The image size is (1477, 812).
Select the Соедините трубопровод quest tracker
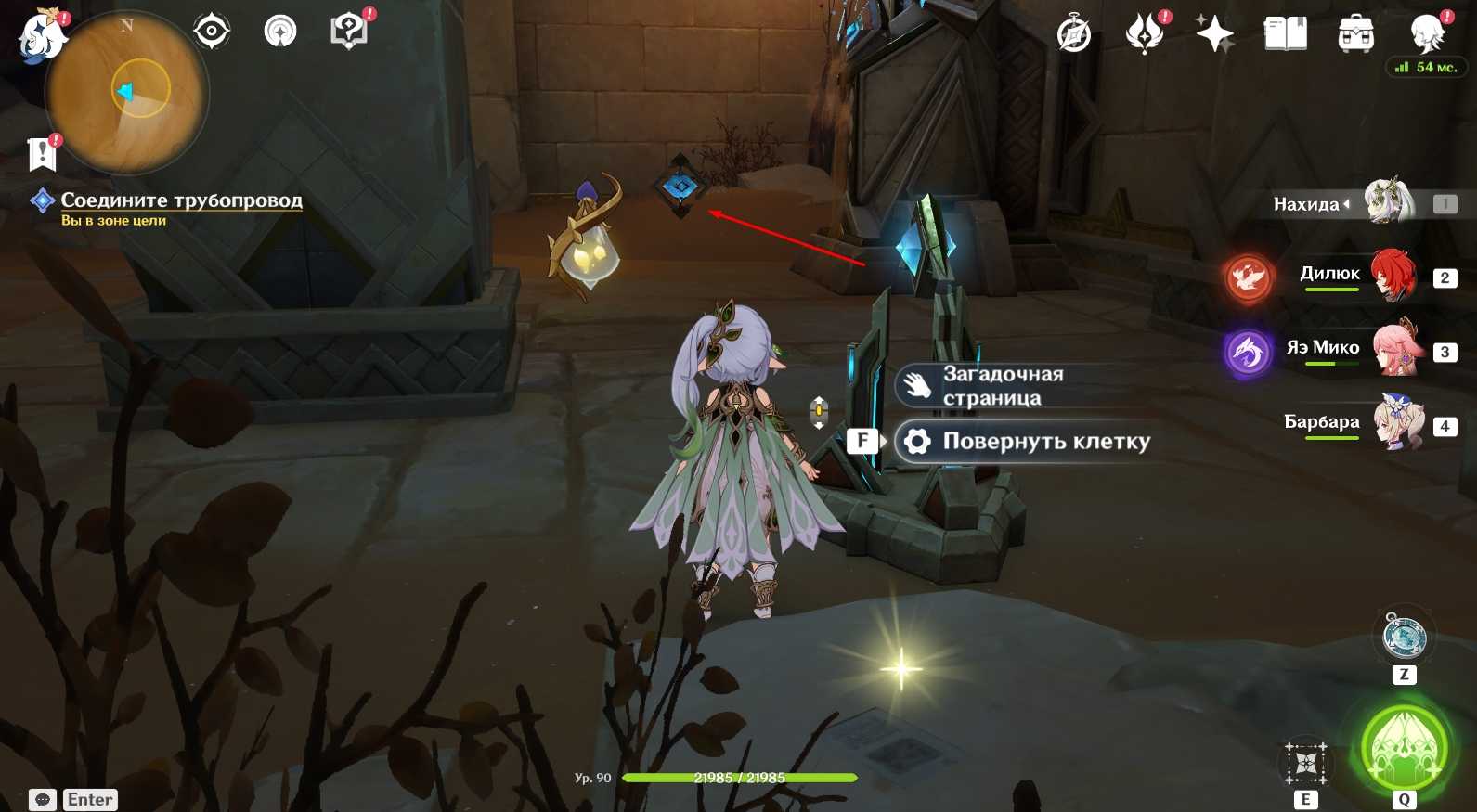coord(181,200)
